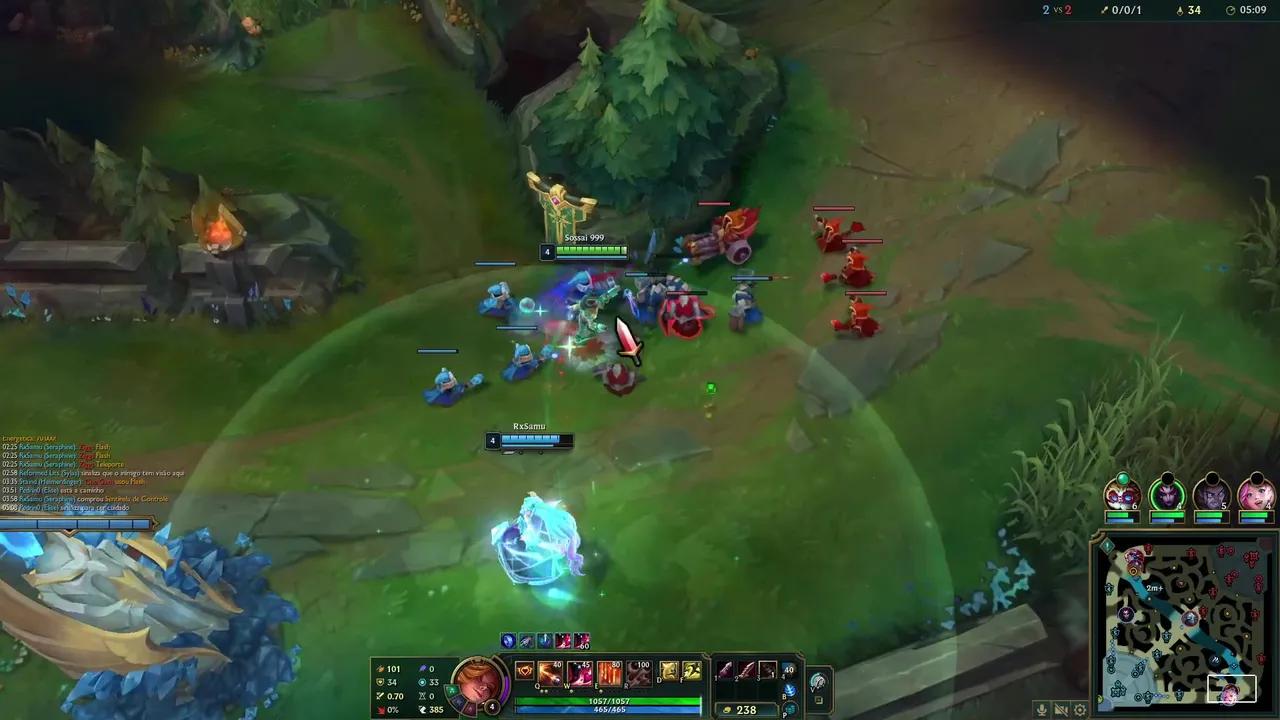Select the Teemo ally portrait
The height and width of the screenshot is (720, 1280).
click(1122, 495)
